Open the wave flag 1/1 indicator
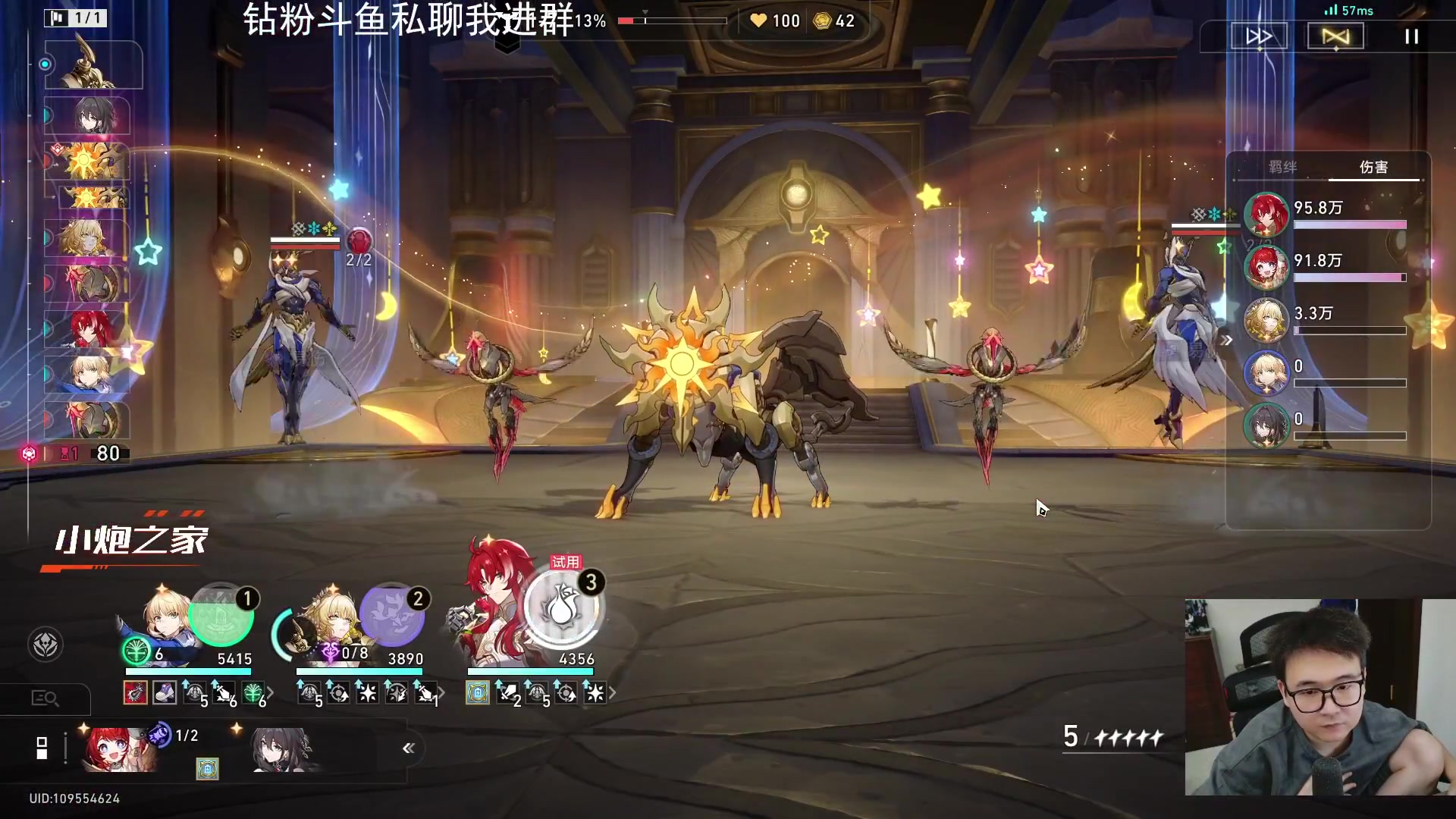The height and width of the screenshot is (819, 1456). point(76,17)
